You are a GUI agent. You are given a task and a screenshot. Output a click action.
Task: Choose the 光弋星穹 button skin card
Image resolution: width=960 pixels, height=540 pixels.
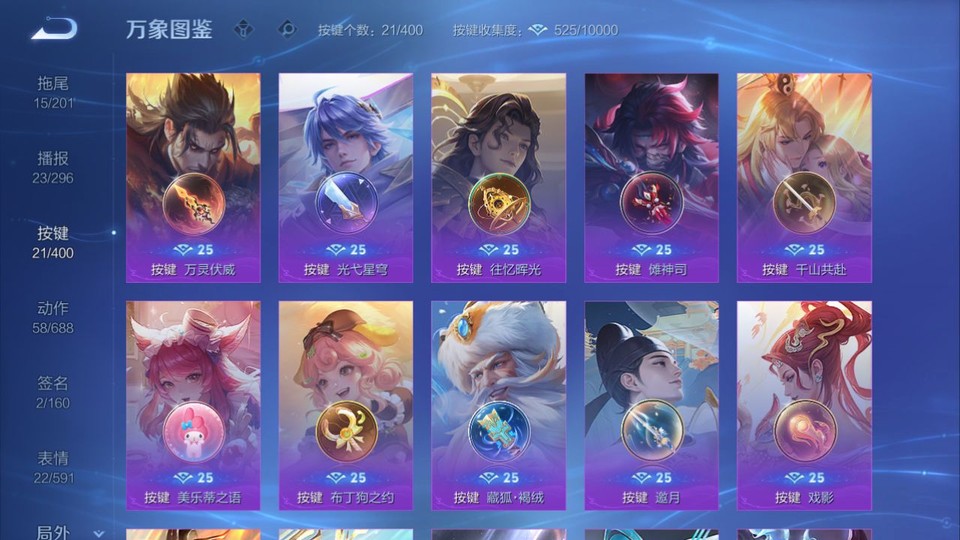pyautogui.click(x=346, y=178)
